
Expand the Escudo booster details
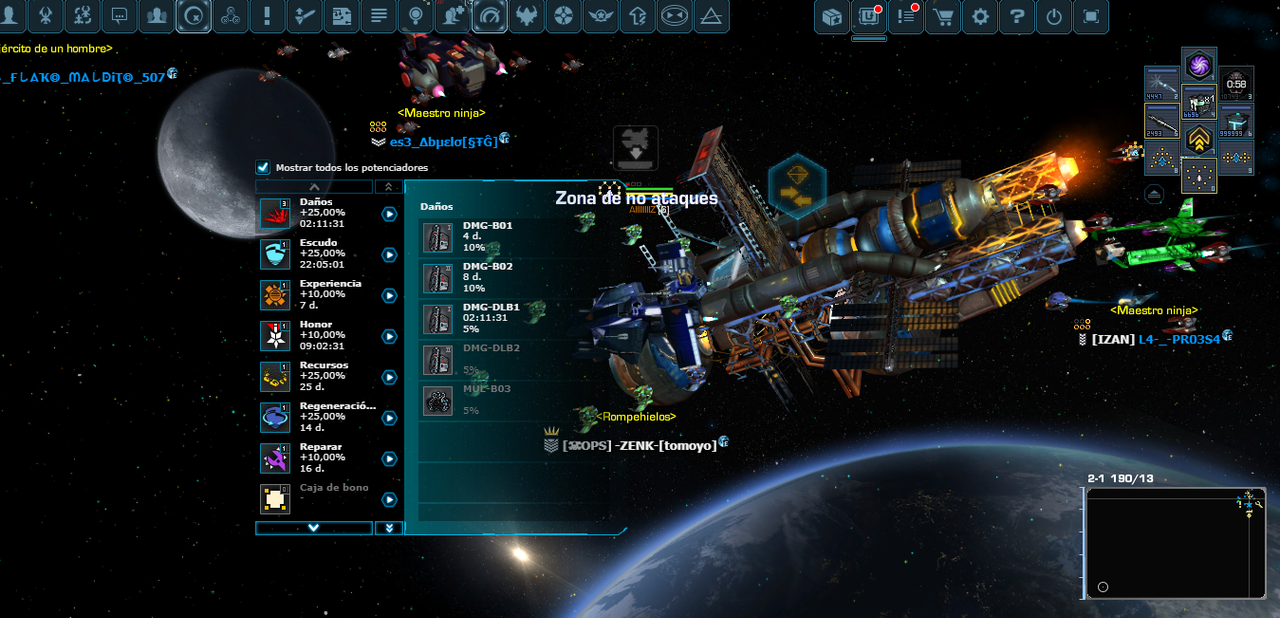(x=389, y=255)
